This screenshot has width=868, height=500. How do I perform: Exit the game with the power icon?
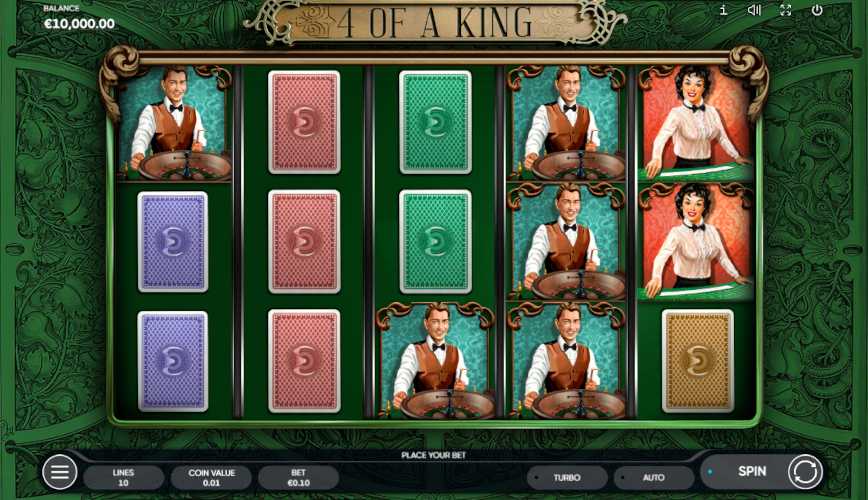click(x=817, y=10)
